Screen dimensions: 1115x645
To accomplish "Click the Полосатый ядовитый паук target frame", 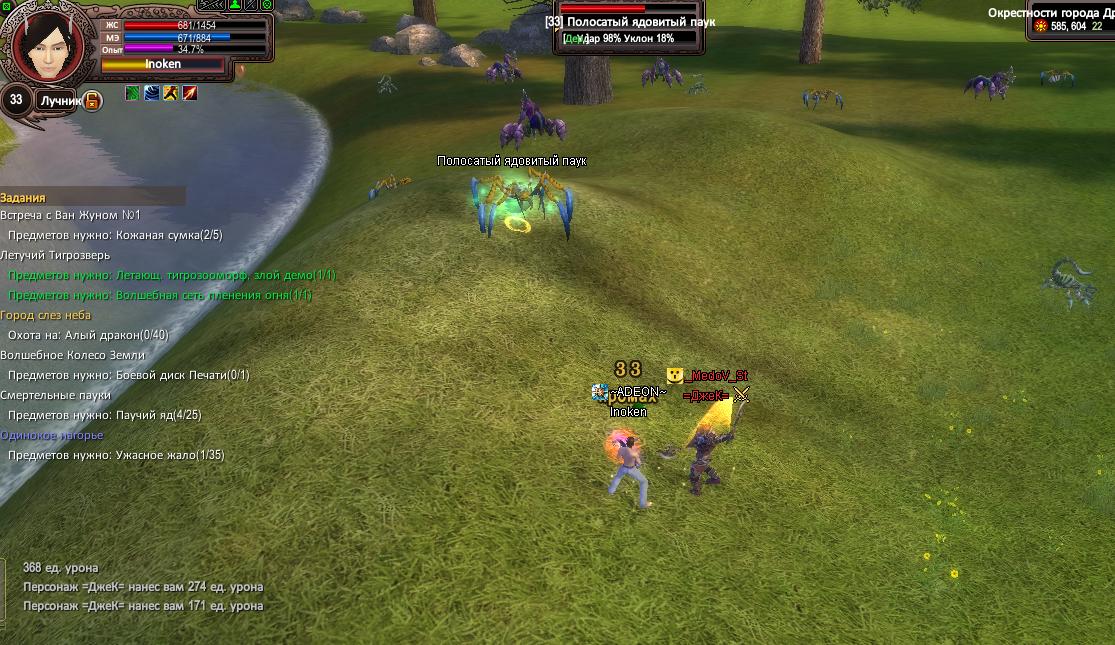I will pyautogui.click(x=630, y=24).
